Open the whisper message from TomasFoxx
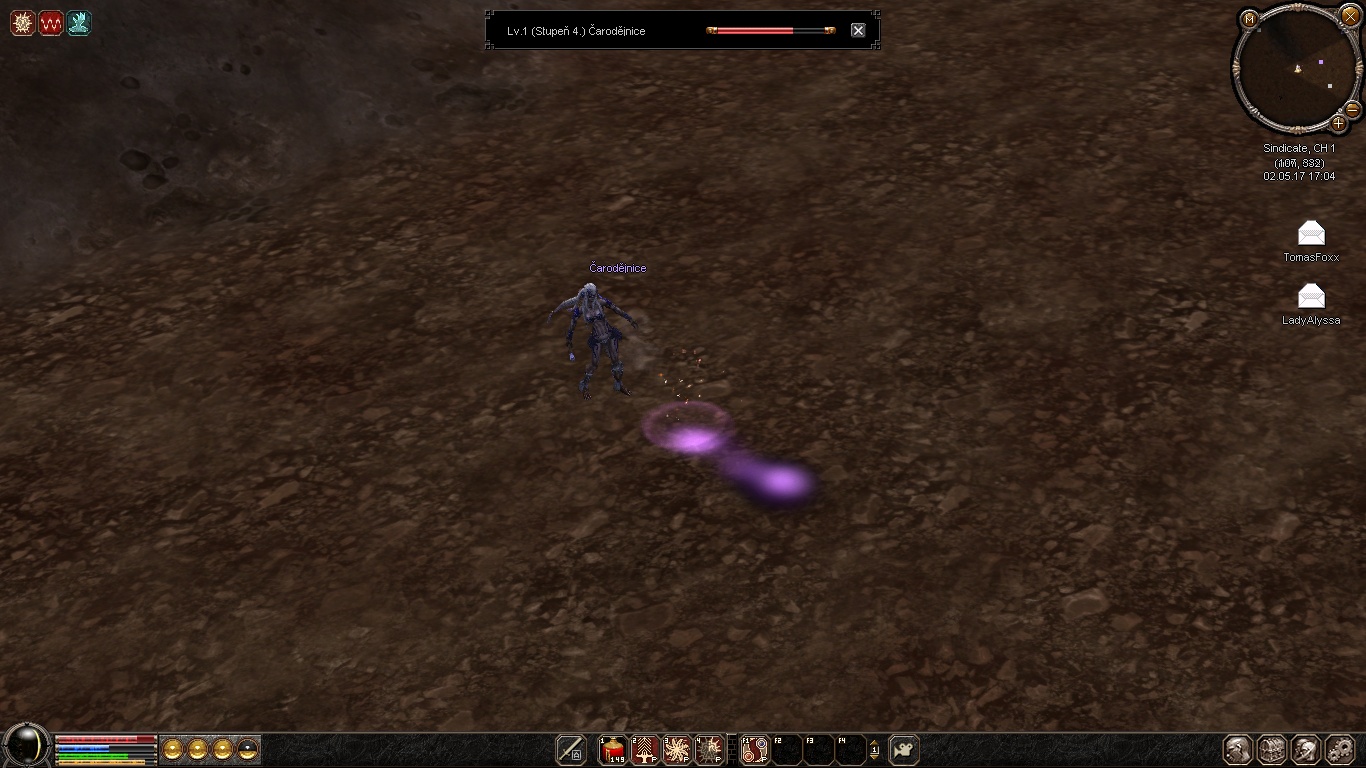Screen dimensions: 1366x768 click(1311, 234)
